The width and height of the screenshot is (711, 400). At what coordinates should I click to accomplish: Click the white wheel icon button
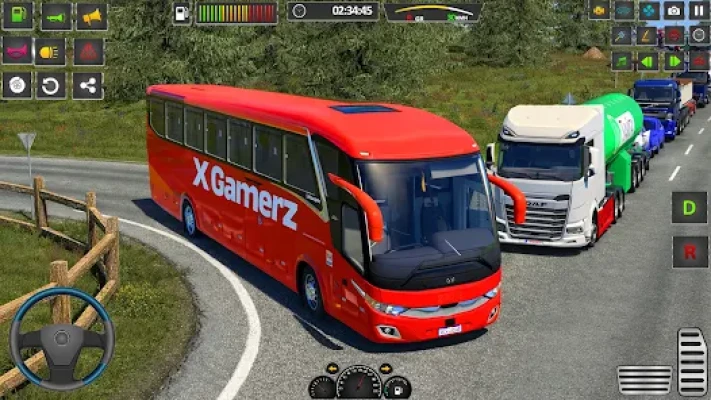(x=17, y=85)
